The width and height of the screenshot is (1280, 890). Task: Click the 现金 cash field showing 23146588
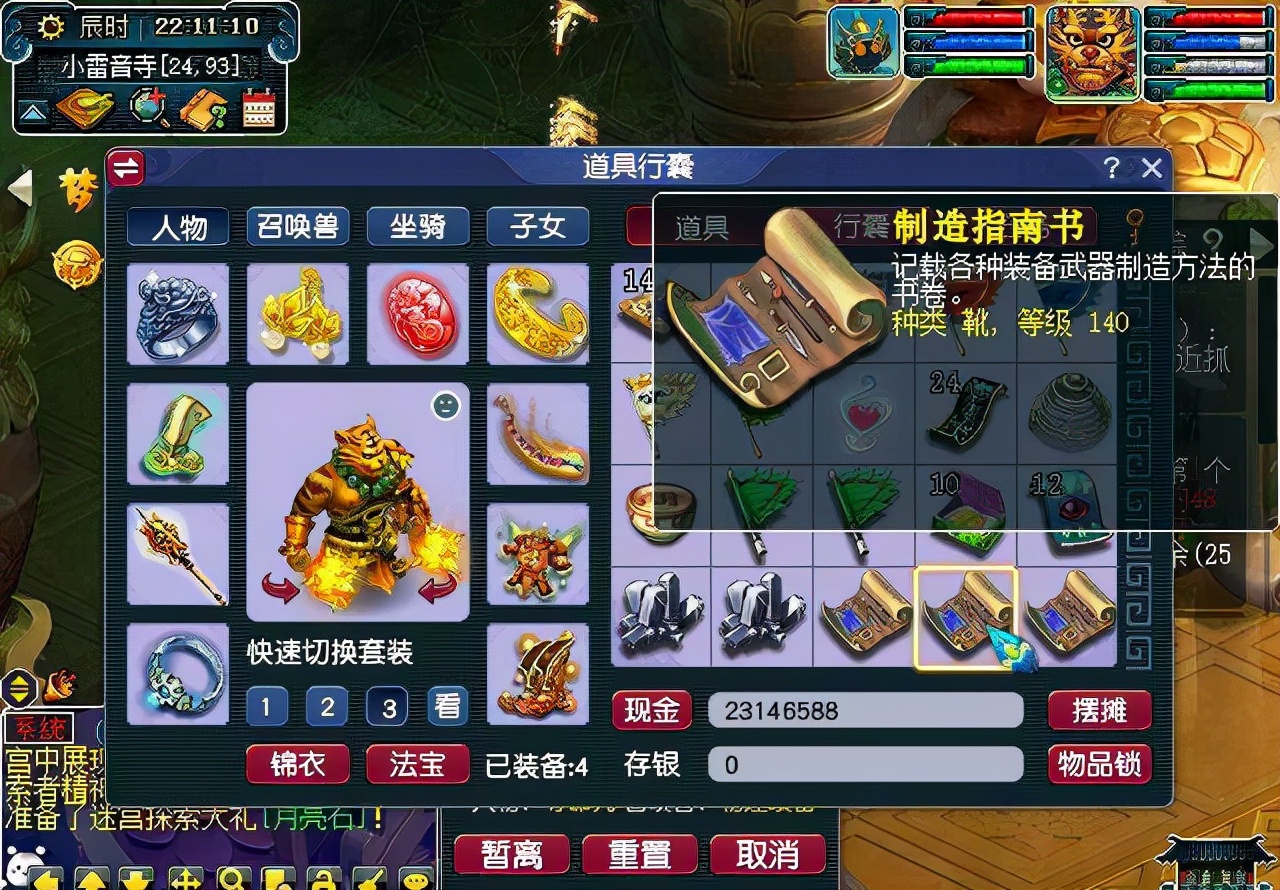click(865, 711)
